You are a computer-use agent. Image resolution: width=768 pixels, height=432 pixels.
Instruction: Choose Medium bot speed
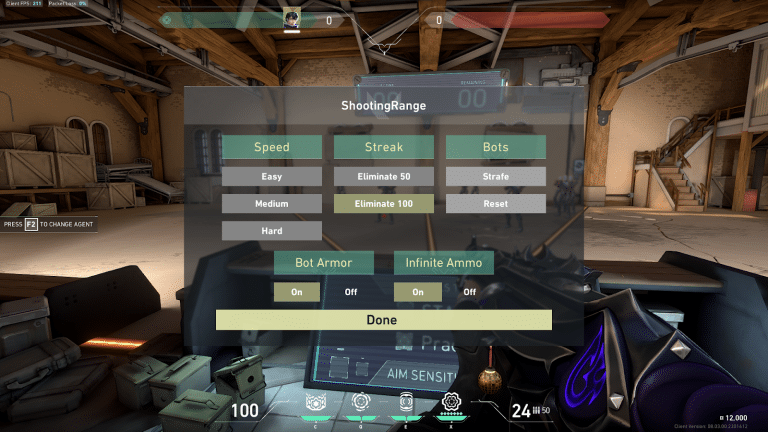(272, 204)
